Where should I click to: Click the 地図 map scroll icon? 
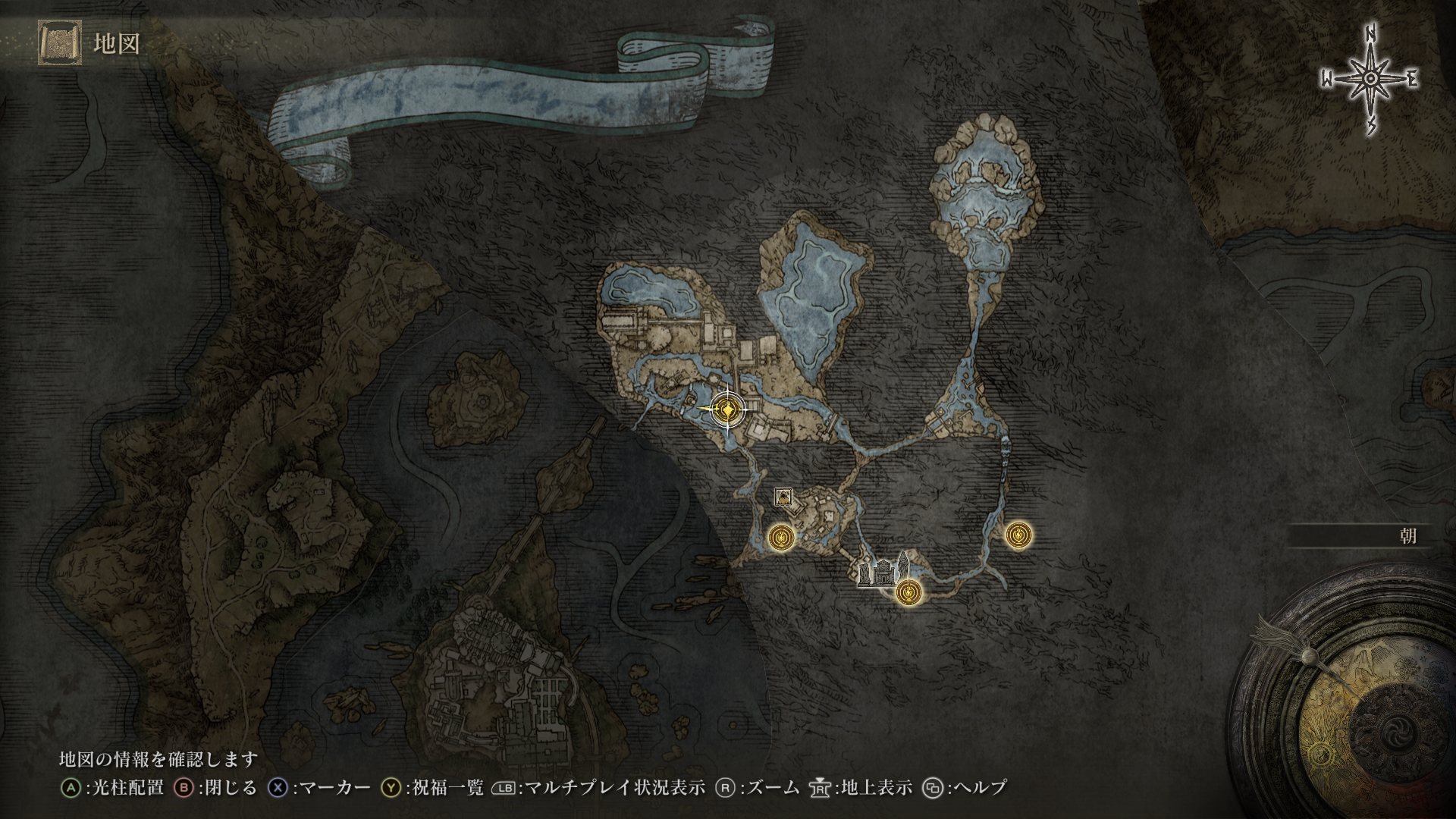[59, 42]
